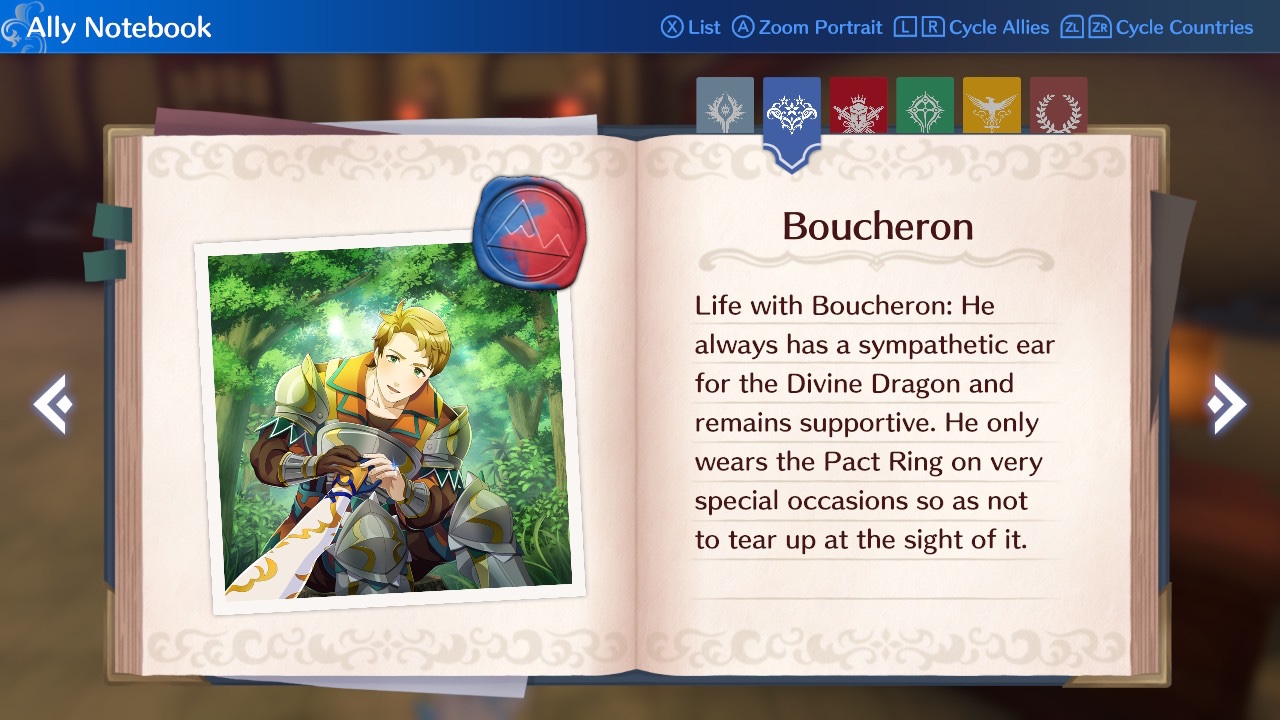Open the red country tab
Viewport: 1280px width, 720px height.
coord(858,107)
